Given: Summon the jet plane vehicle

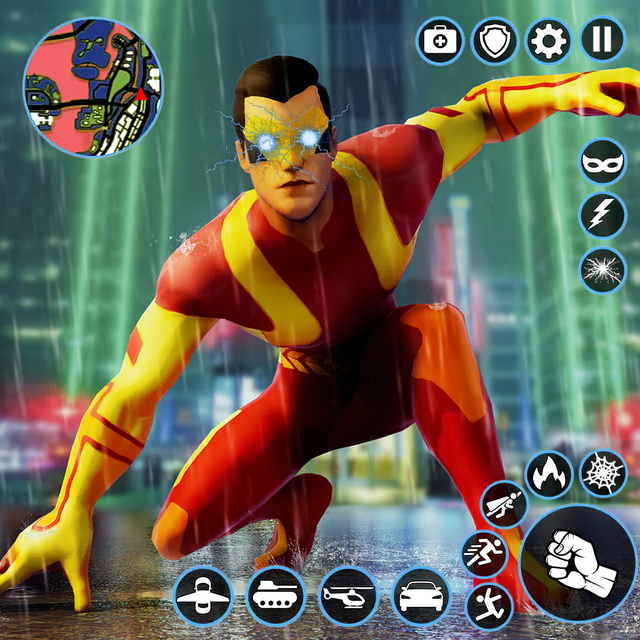Looking at the screenshot, I should 203,597.
